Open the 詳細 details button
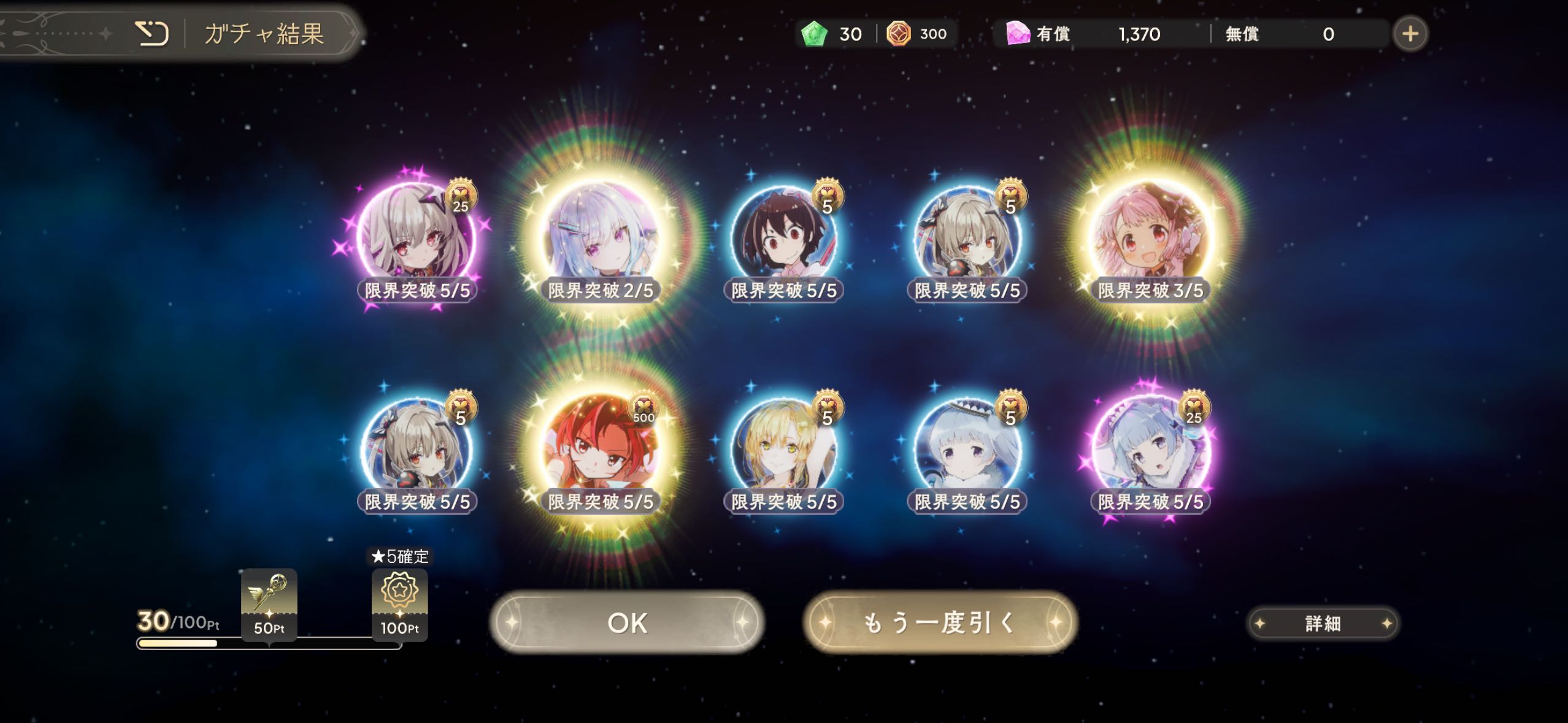The width and height of the screenshot is (1568, 723). [x=1323, y=624]
